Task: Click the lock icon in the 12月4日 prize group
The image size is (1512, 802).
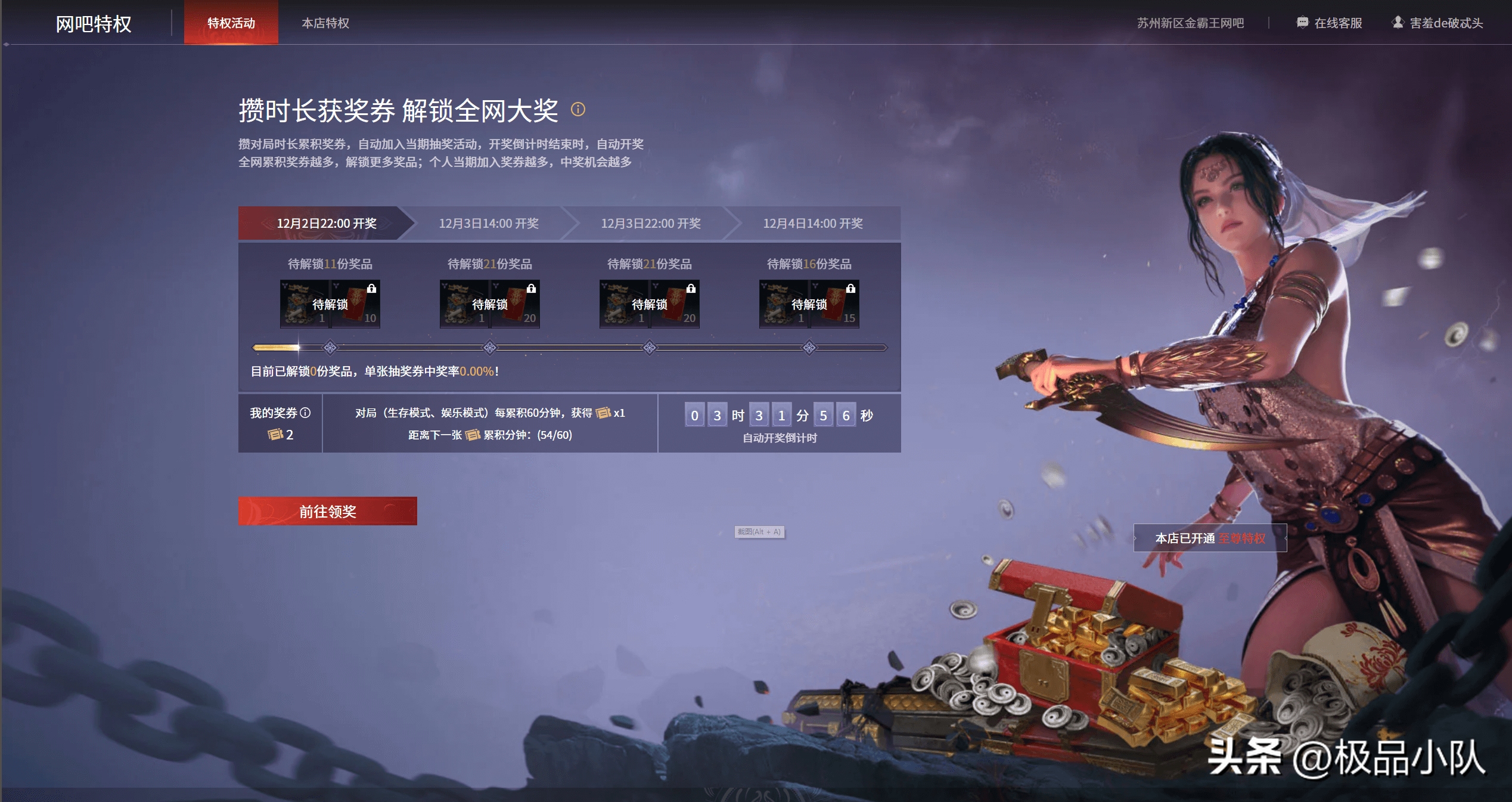Action: point(851,289)
